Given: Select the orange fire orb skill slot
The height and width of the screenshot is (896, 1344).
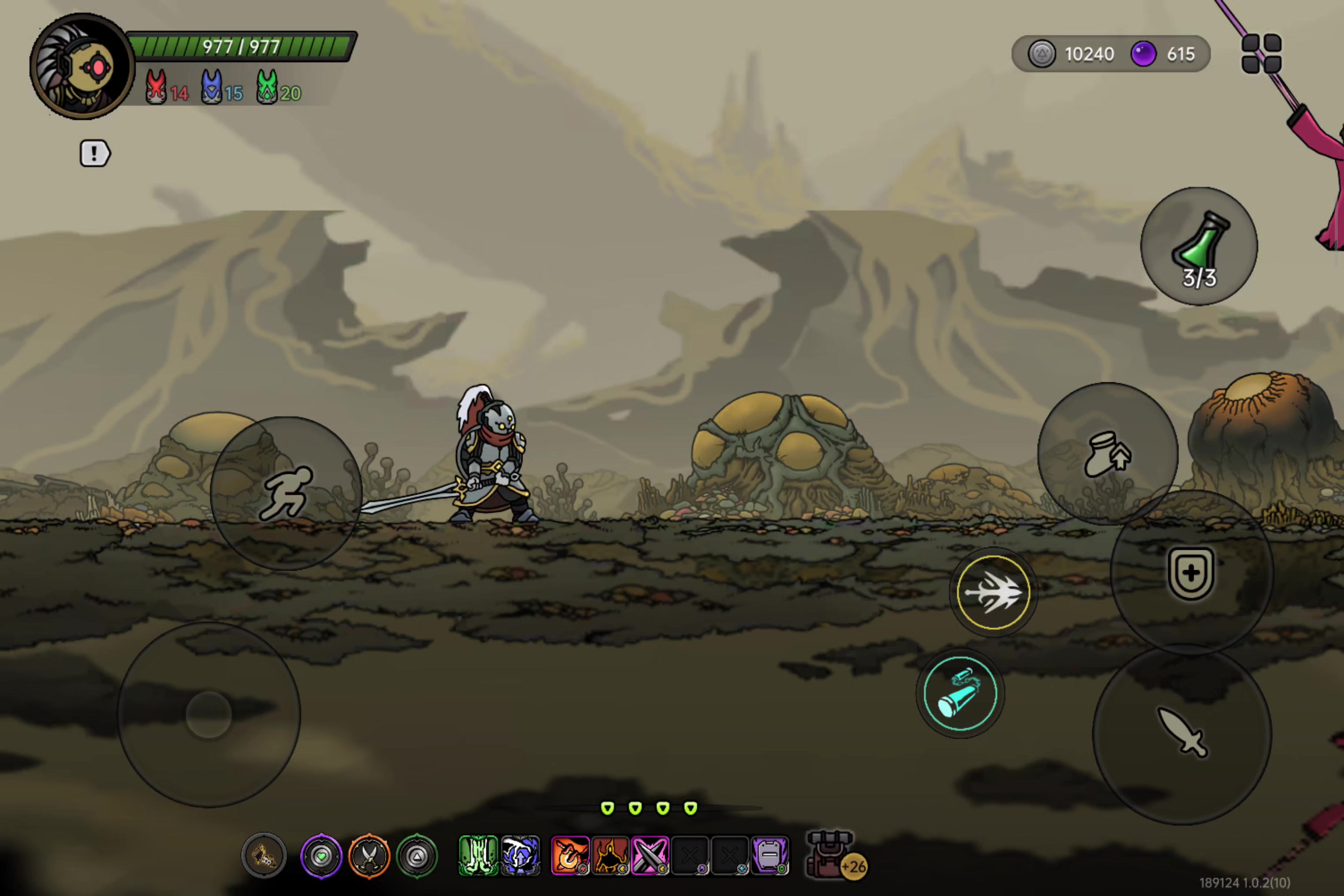Looking at the screenshot, I should 570,855.
